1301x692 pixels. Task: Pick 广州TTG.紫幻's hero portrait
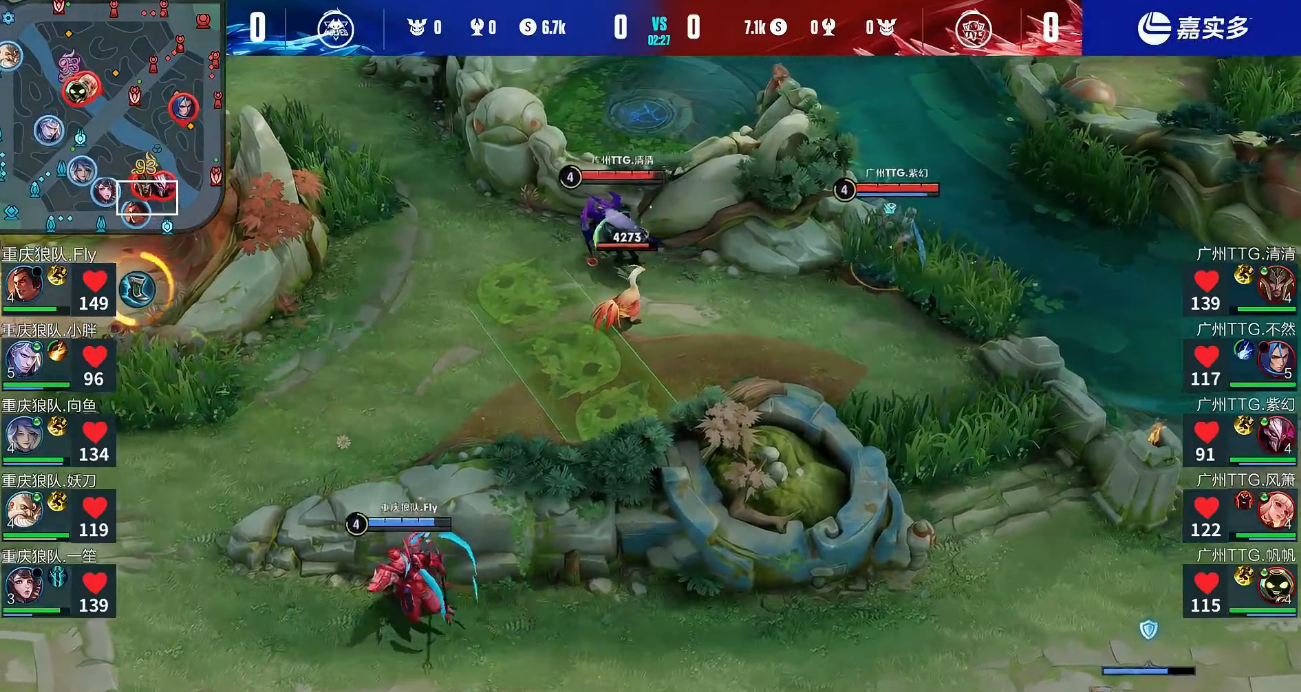[x=1275, y=435]
